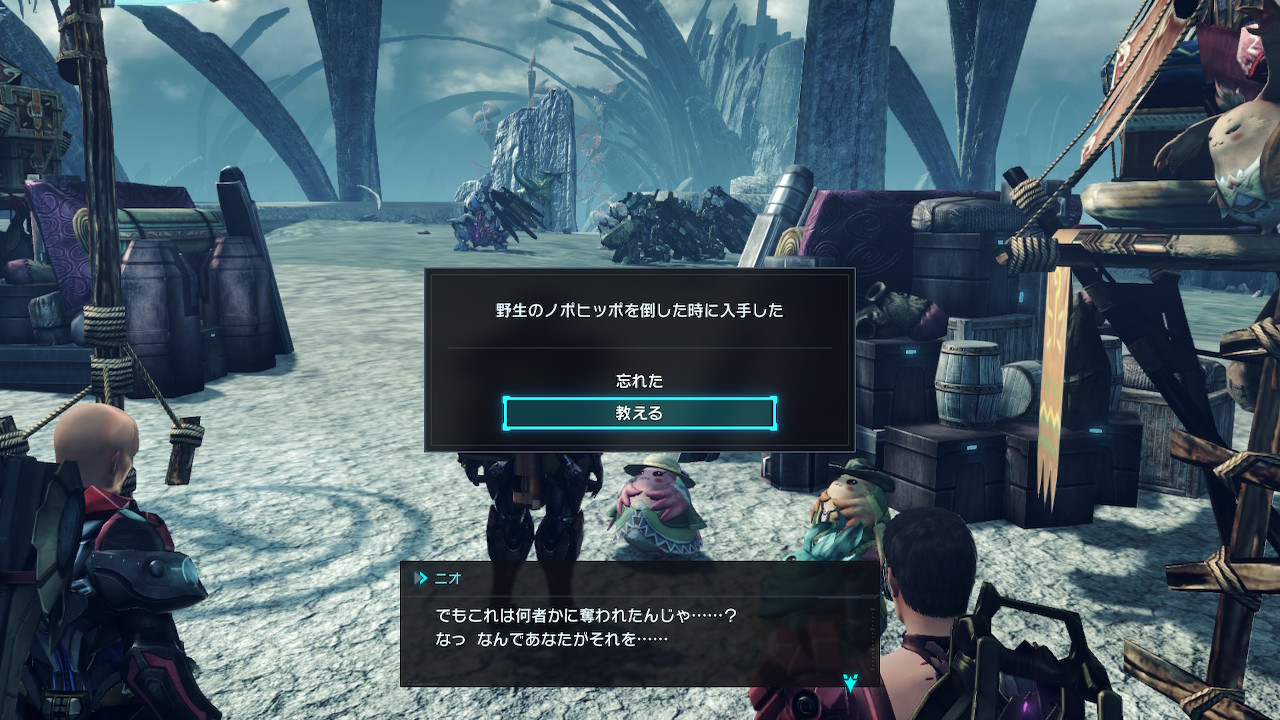Choose the 忘れた dialogue option

point(639,381)
